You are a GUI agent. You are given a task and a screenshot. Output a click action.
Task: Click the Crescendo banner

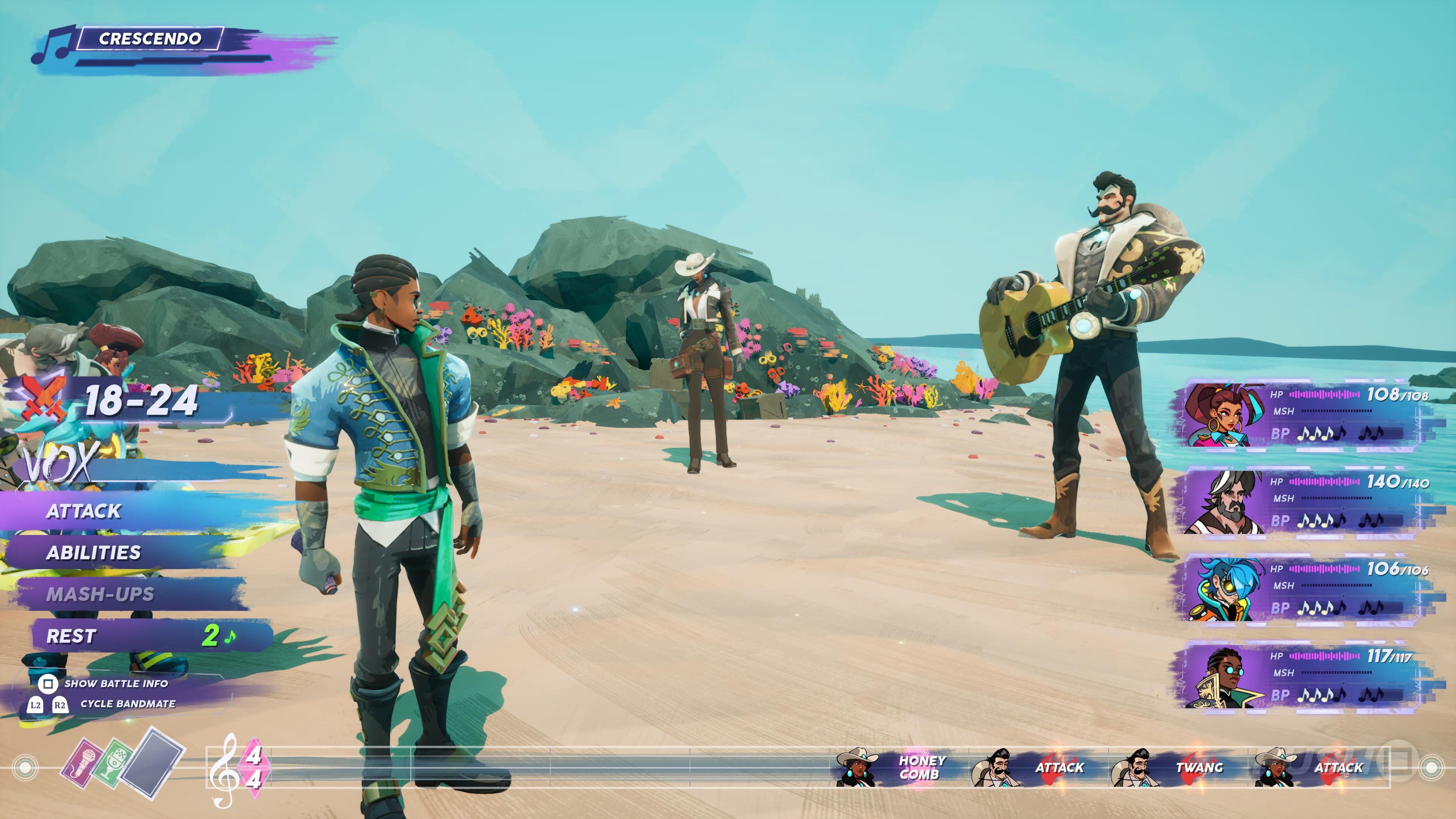pos(150,38)
